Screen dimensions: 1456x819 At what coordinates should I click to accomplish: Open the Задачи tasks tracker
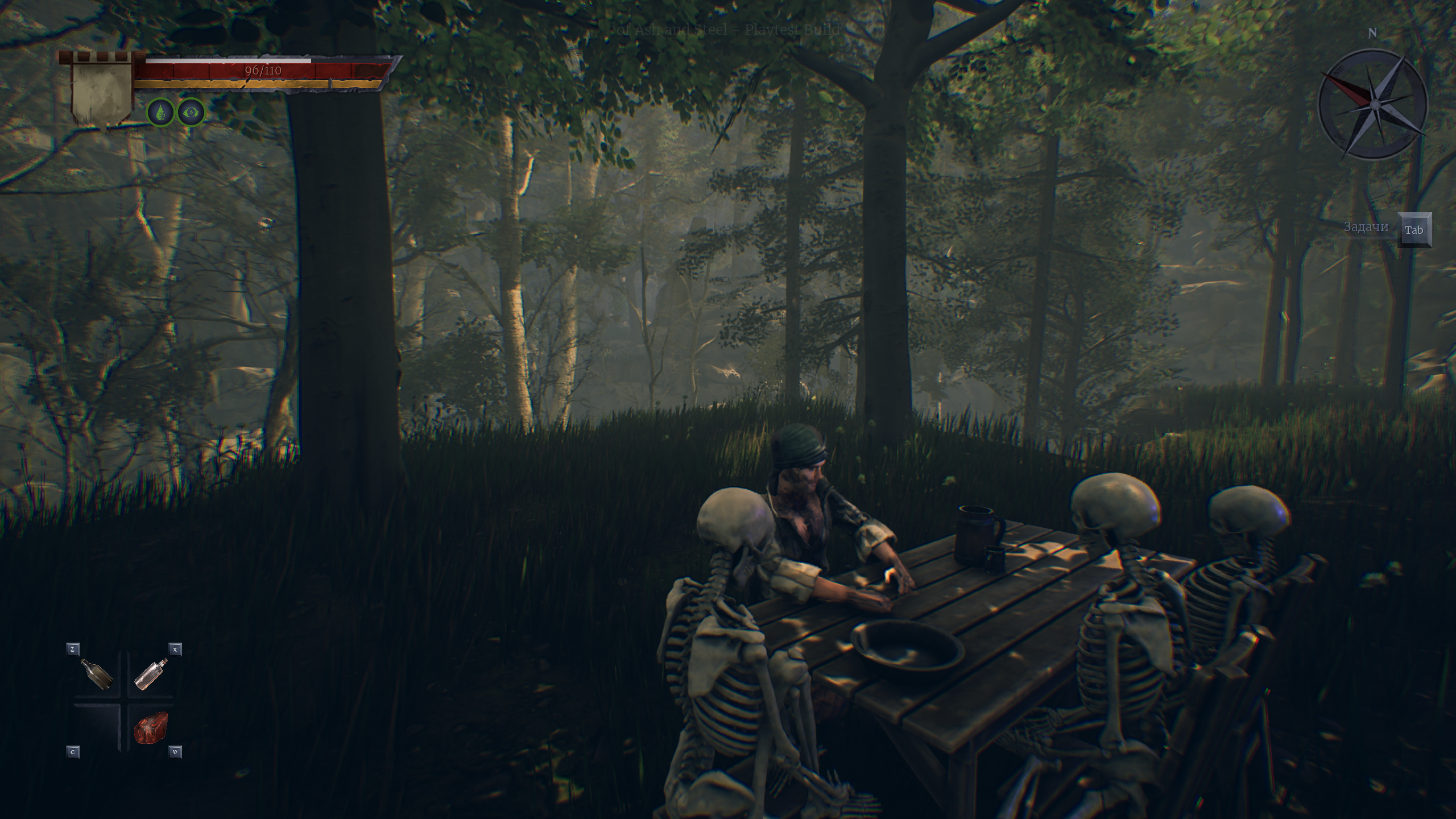click(1414, 230)
